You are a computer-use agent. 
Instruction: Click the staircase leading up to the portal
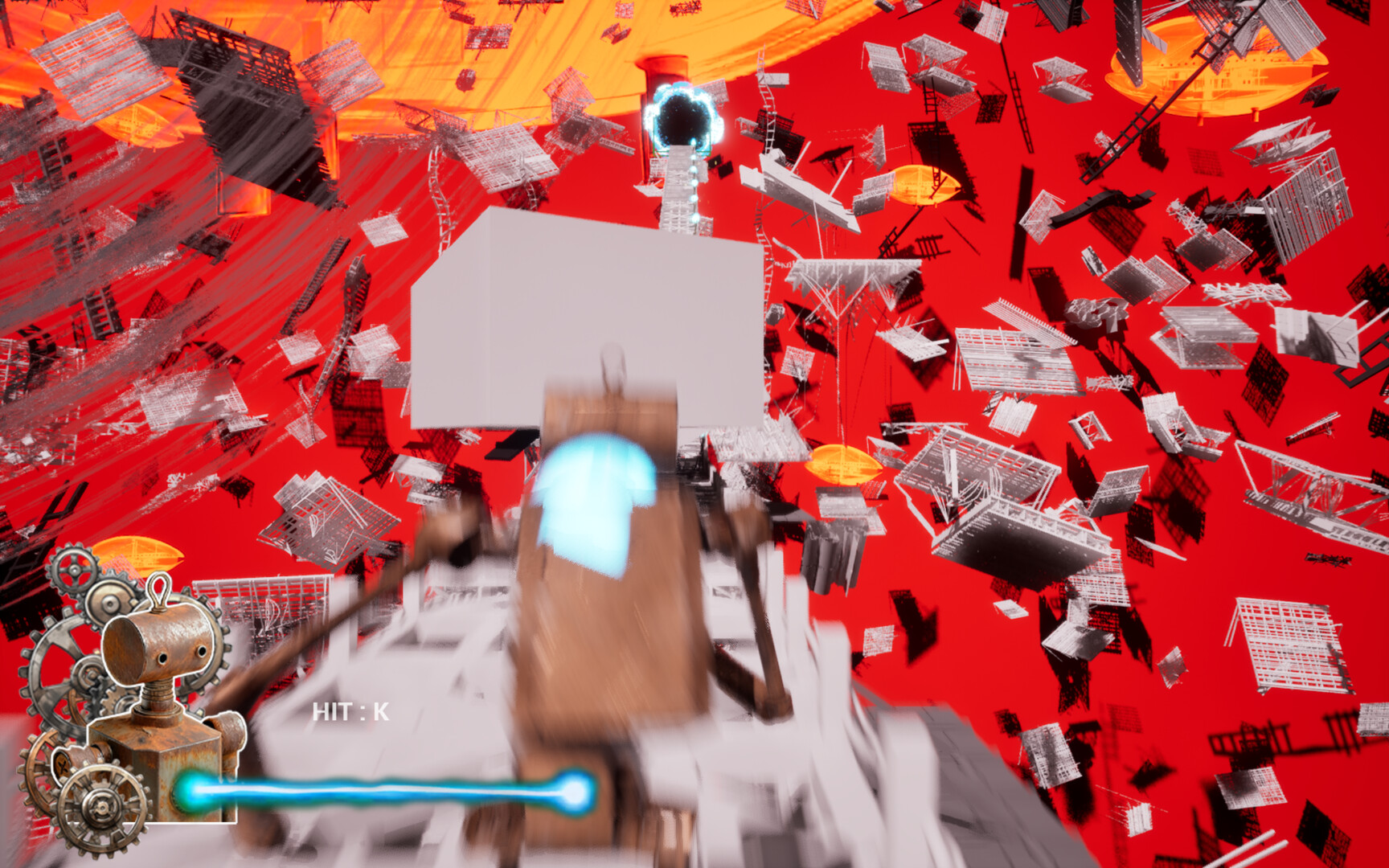coord(679,189)
